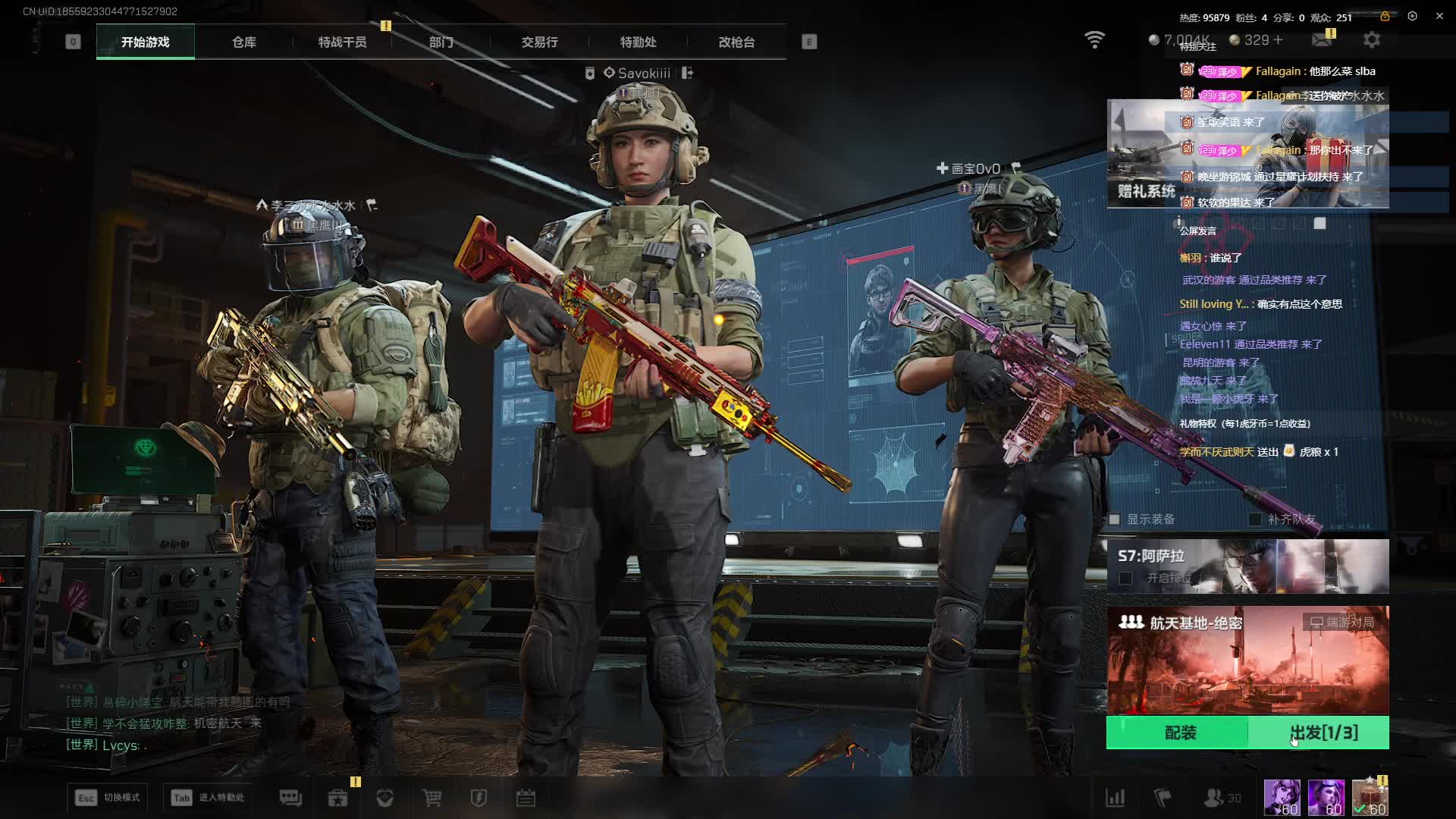Viewport: 1456px width, 819px height.
Task: Open the mail envelope icon
Action: (x=1322, y=39)
